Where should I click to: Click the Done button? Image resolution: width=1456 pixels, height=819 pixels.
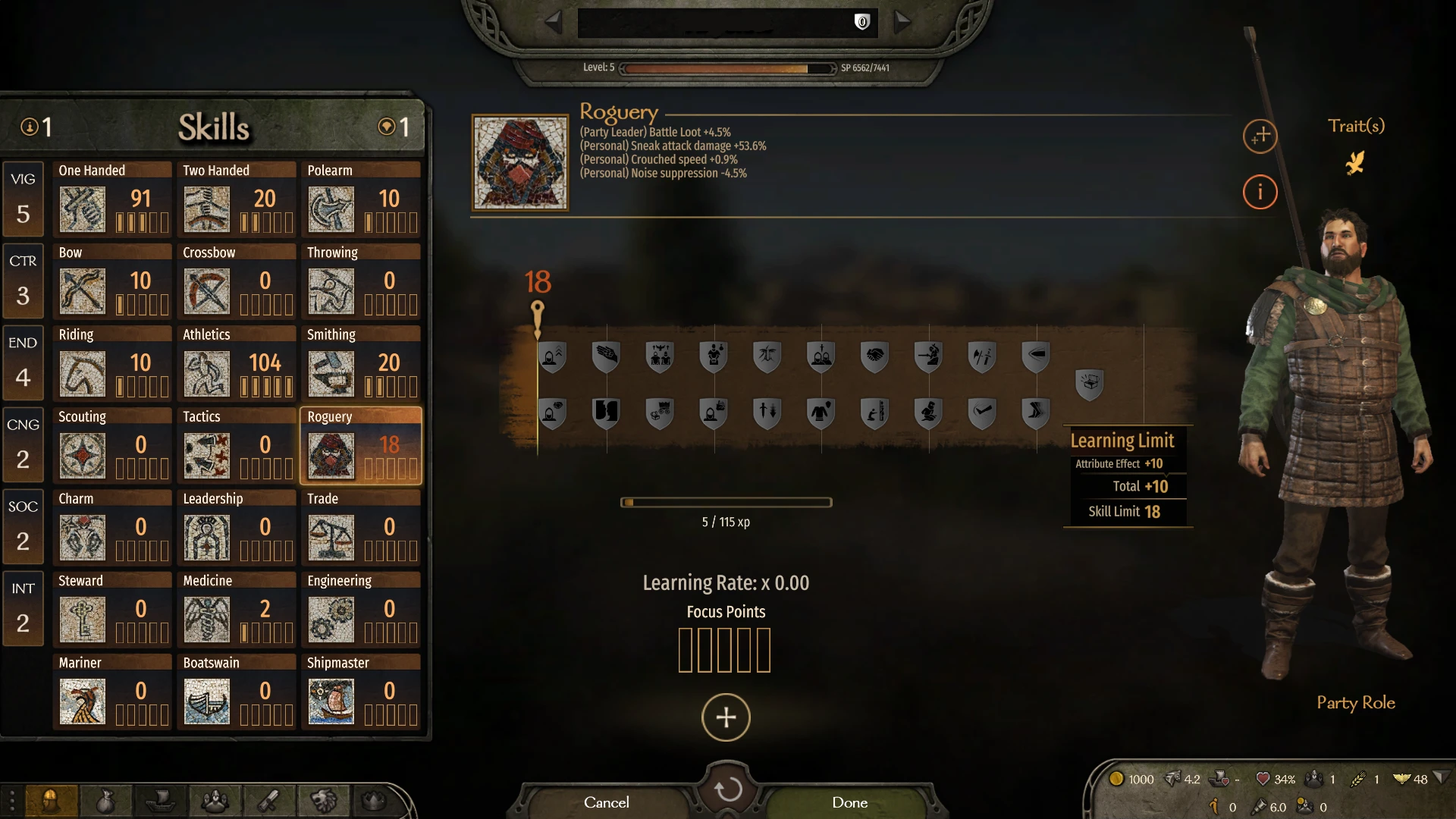849,802
